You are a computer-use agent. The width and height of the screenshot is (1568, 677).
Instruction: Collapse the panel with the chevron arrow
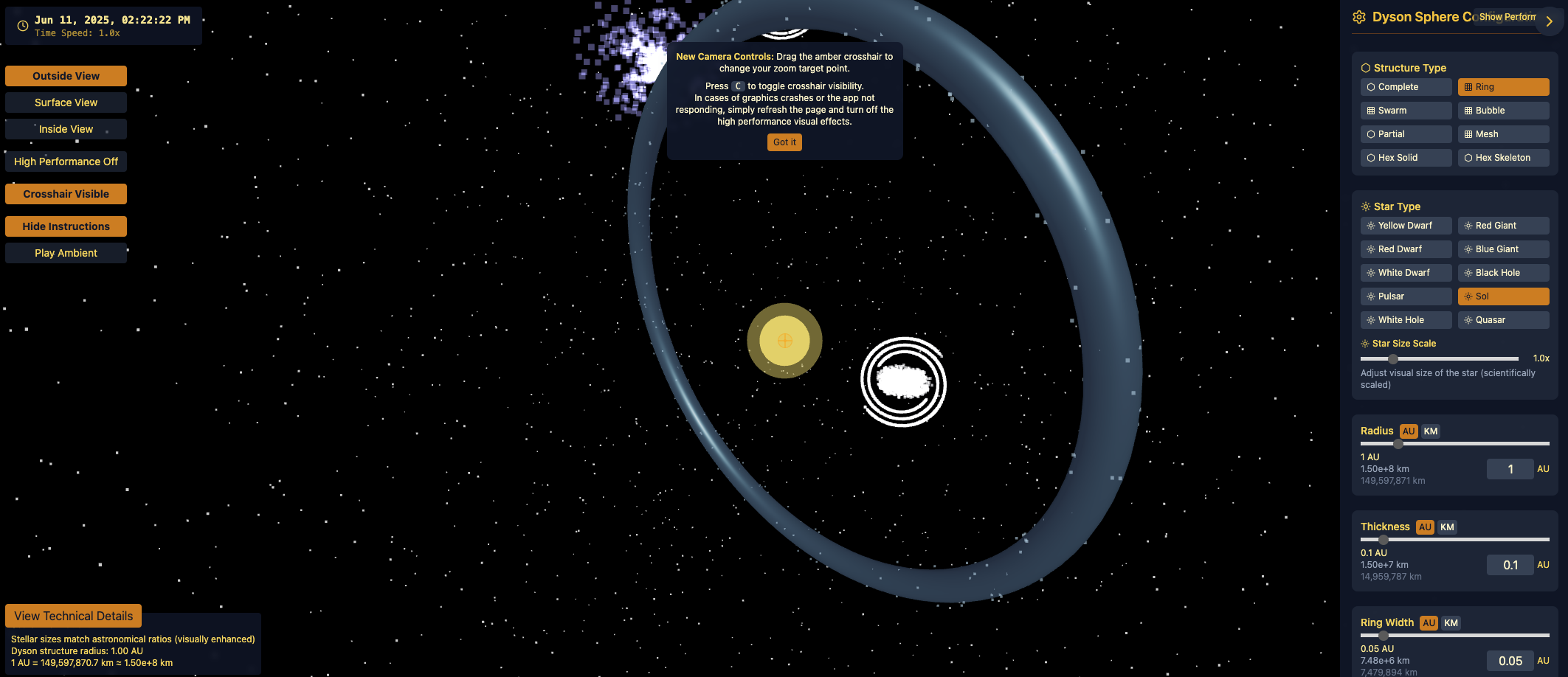(1549, 21)
